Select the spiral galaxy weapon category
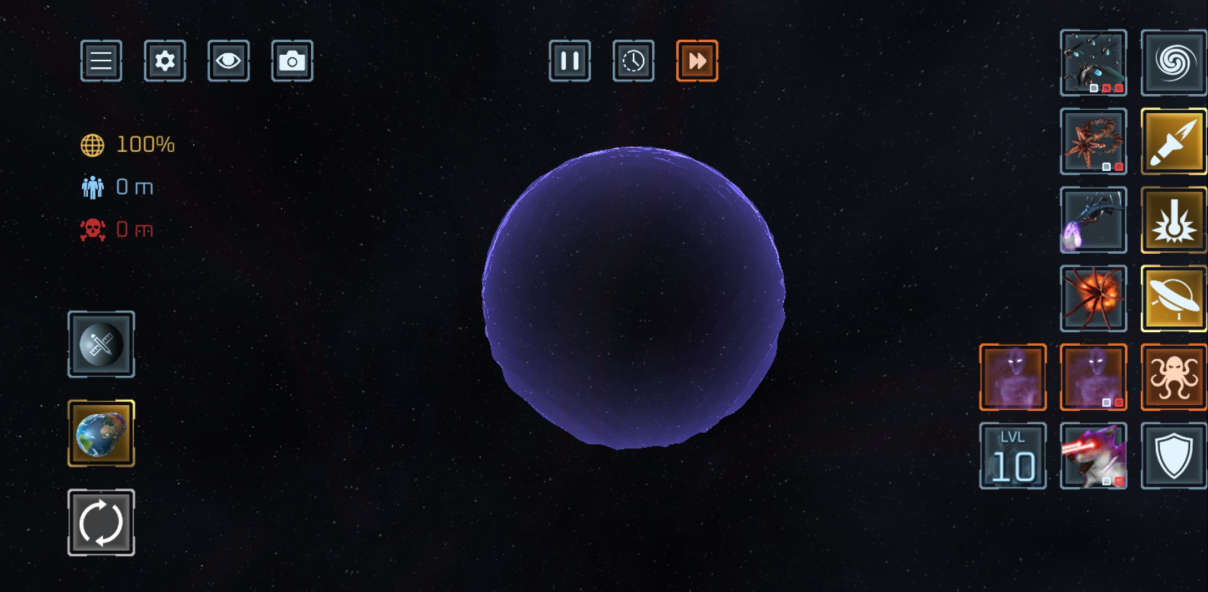This screenshot has width=1208, height=592. point(1174,63)
